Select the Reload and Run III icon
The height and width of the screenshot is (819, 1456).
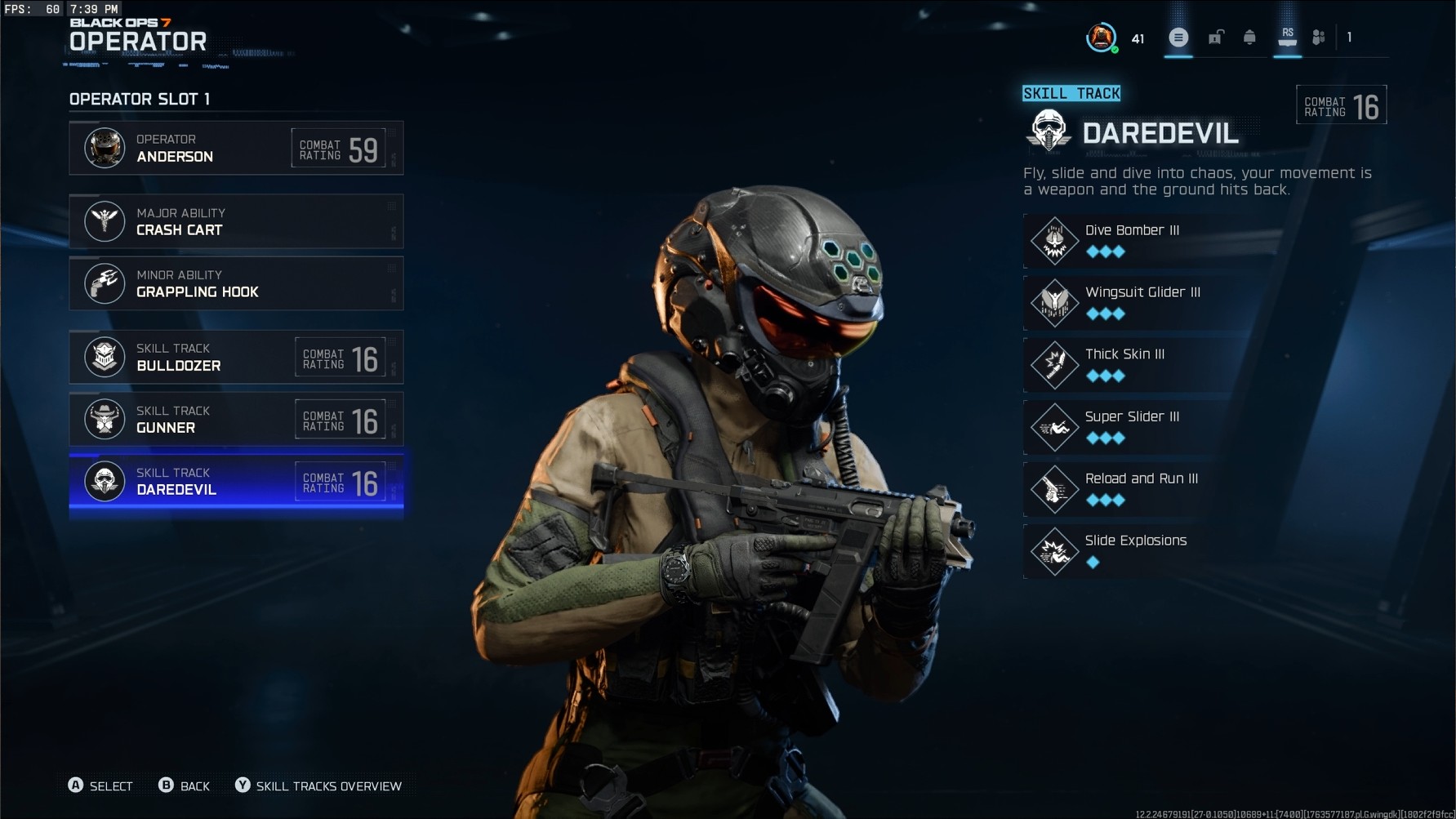(1055, 489)
